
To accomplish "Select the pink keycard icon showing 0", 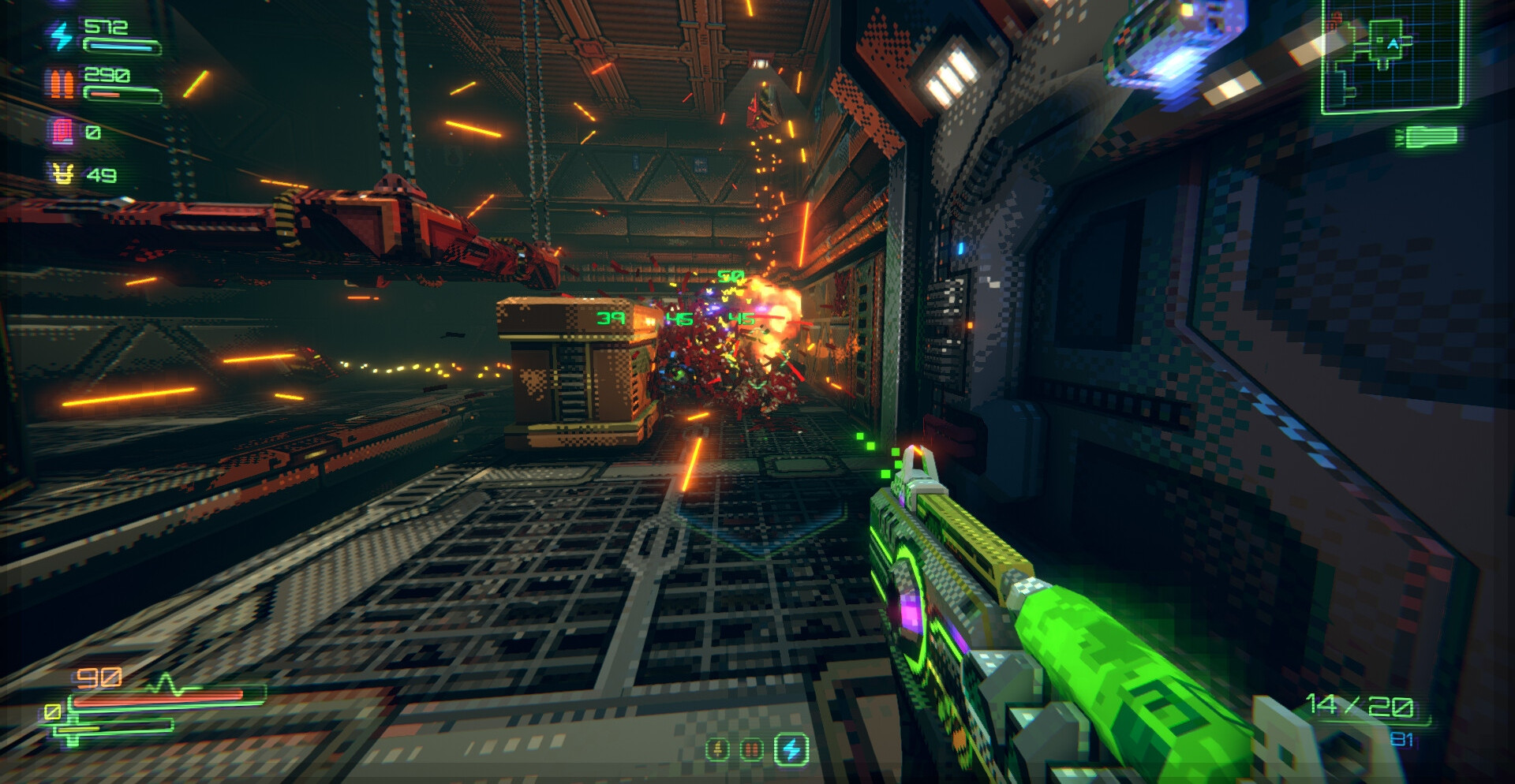I will click(62, 132).
